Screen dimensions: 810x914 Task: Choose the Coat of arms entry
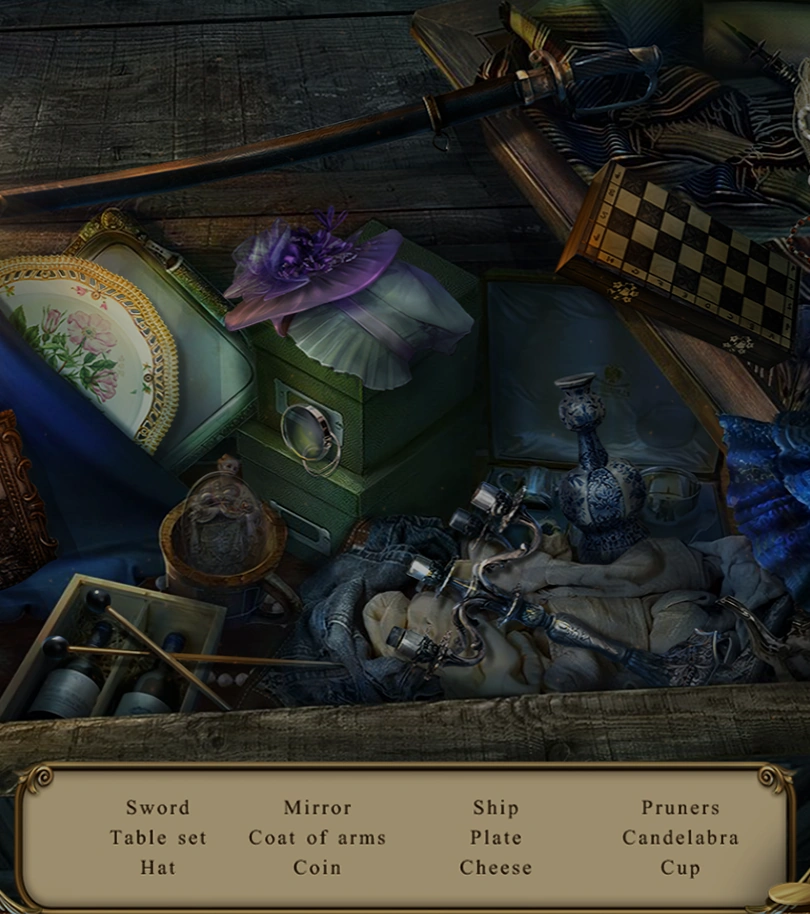pyautogui.click(x=317, y=838)
